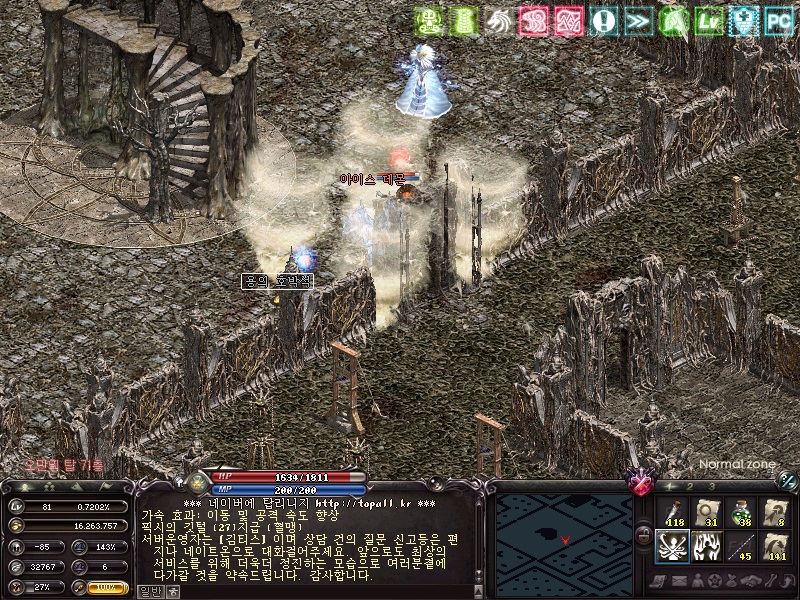
Task: Open the Lv icon in the top bar
Action: click(x=741, y=19)
